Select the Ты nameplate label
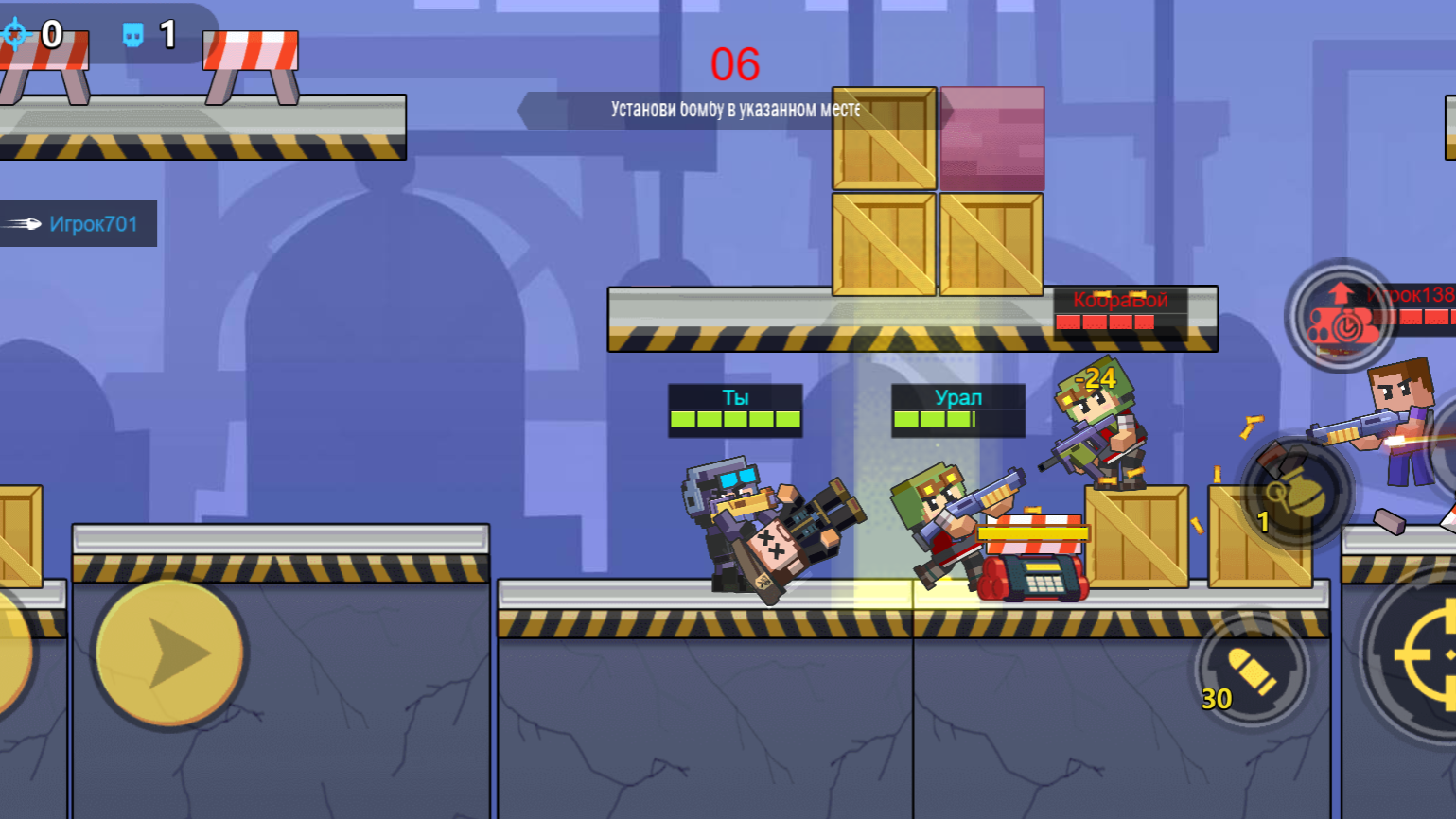Screen dimensions: 1456x819 click(734, 397)
